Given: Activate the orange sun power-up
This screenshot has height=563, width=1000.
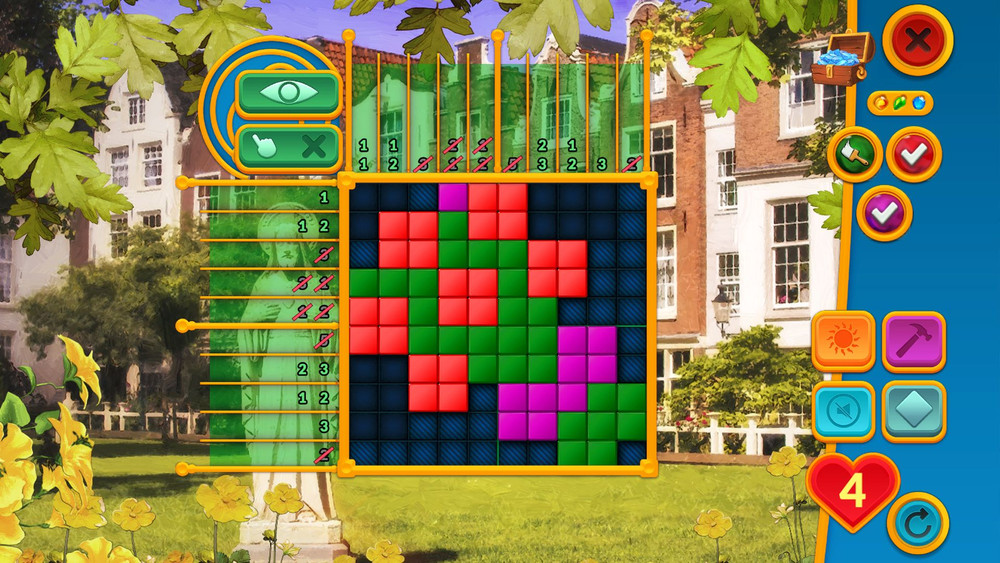Looking at the screenshot, I should click(843, 342).
